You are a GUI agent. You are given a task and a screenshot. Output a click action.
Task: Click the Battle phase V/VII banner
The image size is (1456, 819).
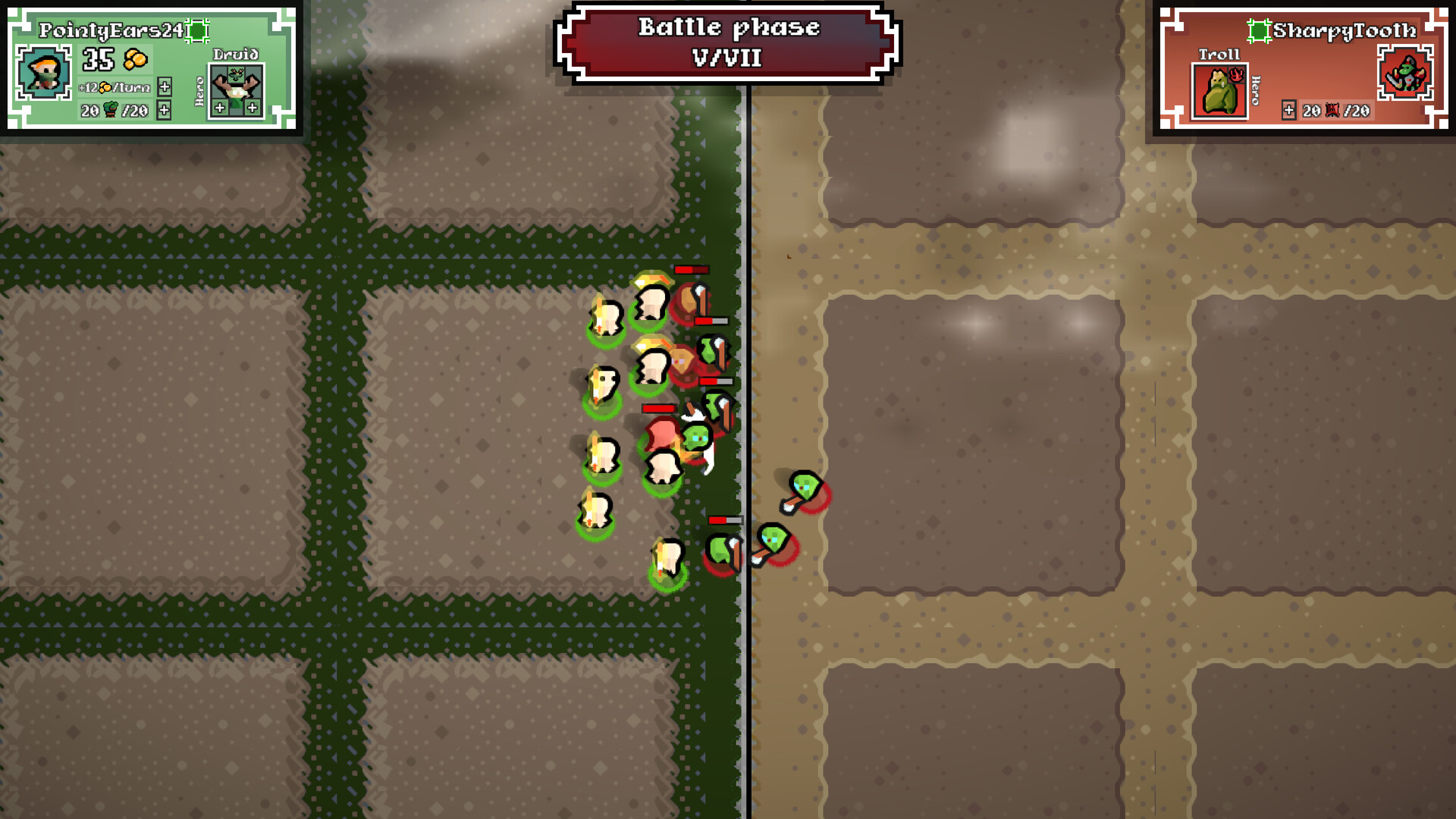pos(726,42)
